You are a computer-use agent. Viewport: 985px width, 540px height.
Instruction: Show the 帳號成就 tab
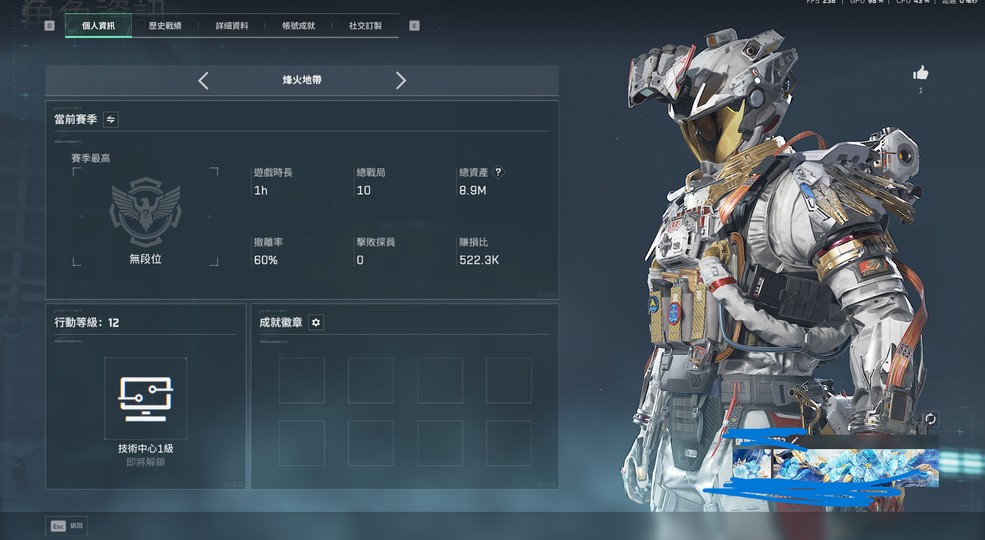[298, 26]
